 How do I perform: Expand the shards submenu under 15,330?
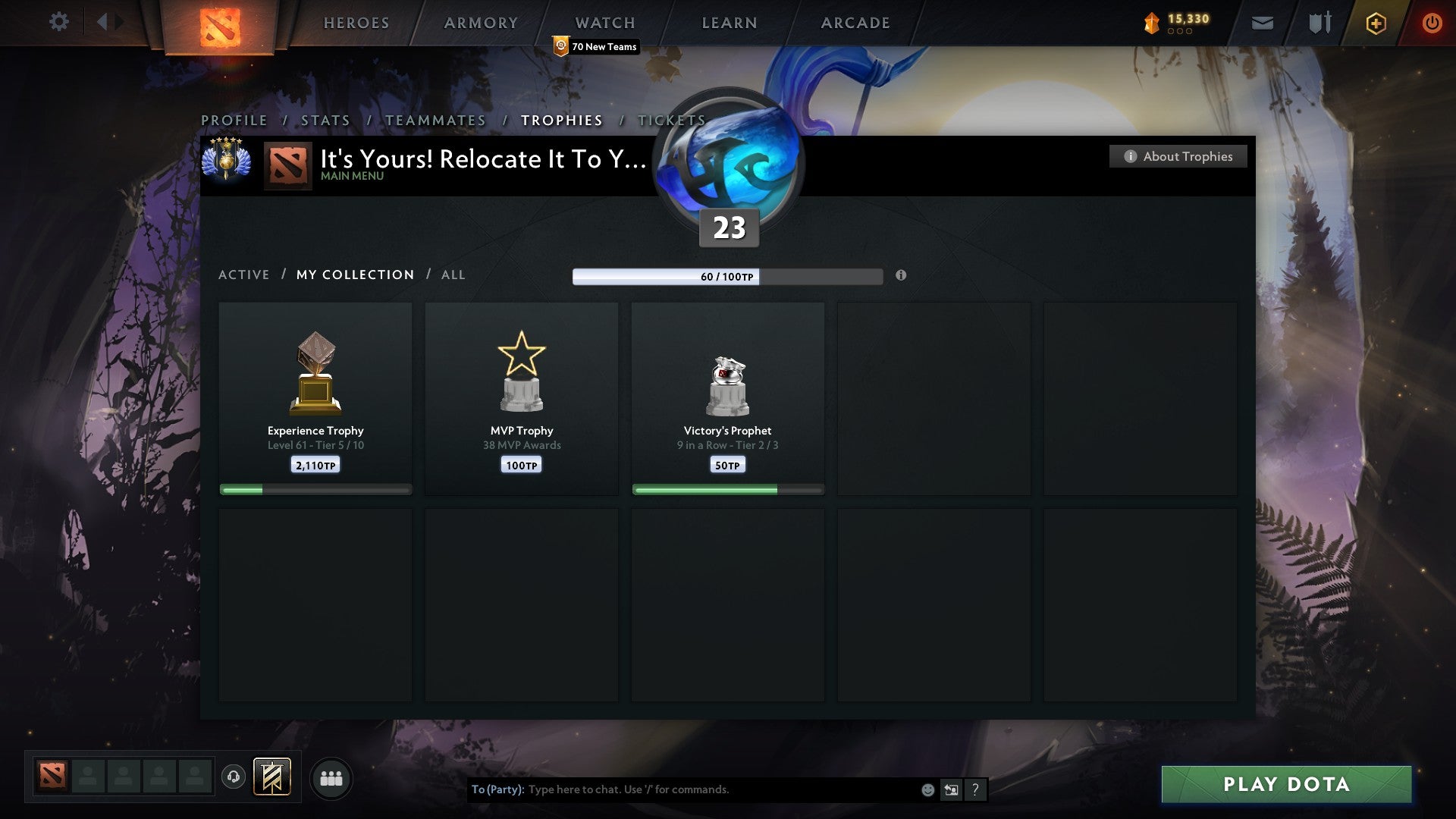pos(1179,32)
